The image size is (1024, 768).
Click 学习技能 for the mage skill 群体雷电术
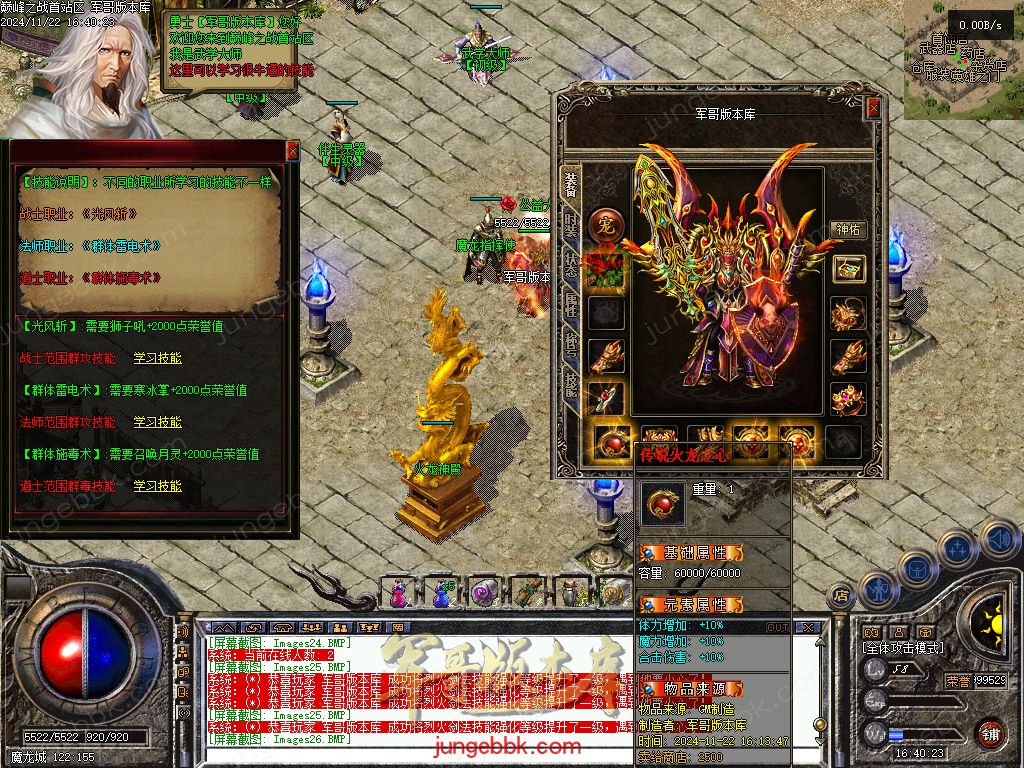click(x=158, y=422)
